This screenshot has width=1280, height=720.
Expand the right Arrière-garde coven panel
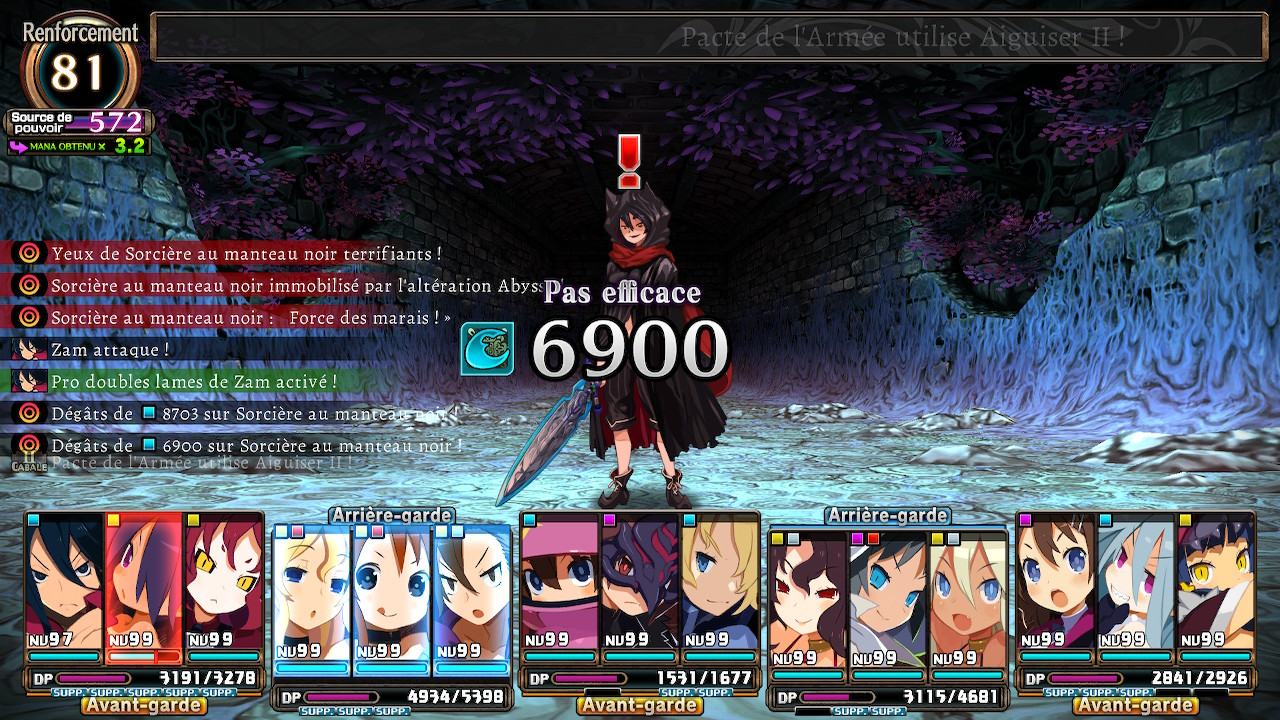pyautogui.click(x=886, y=516)
